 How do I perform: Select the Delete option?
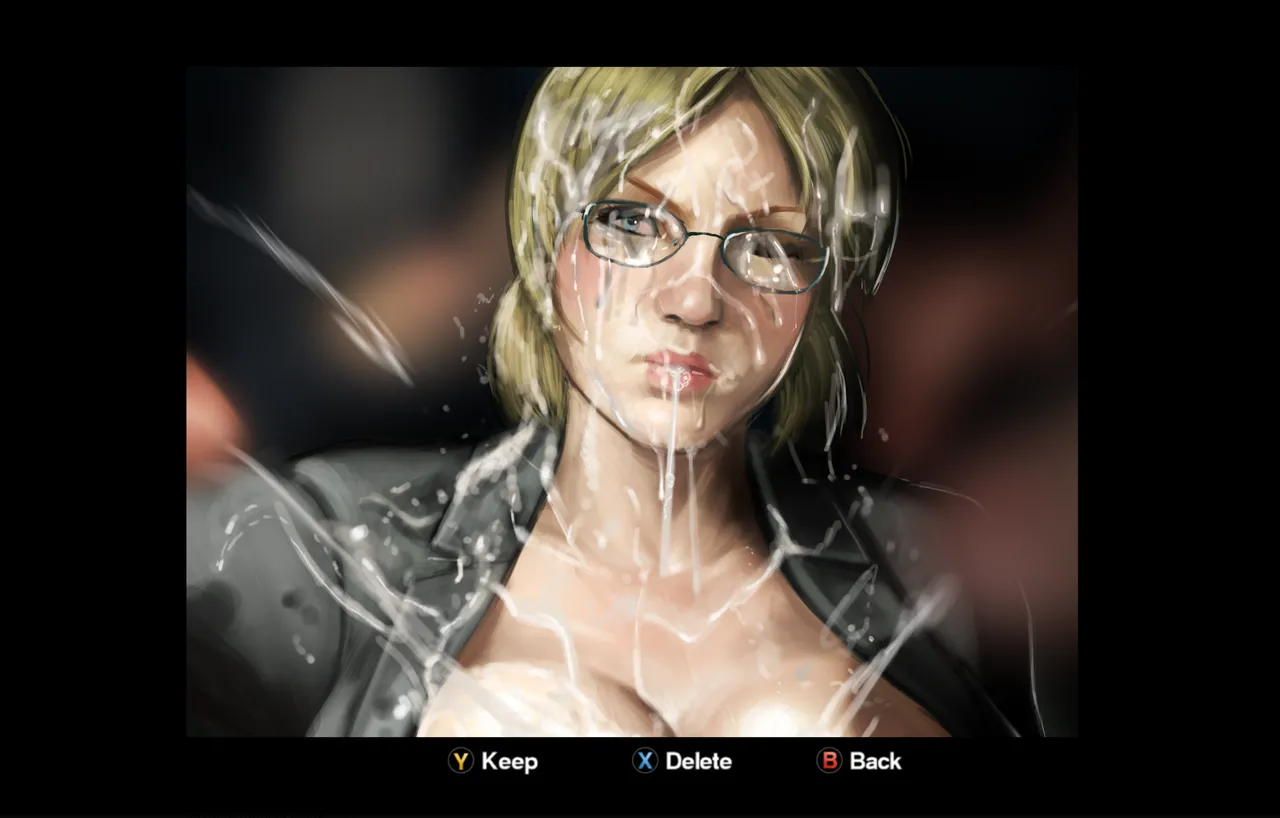pos(682,762)
